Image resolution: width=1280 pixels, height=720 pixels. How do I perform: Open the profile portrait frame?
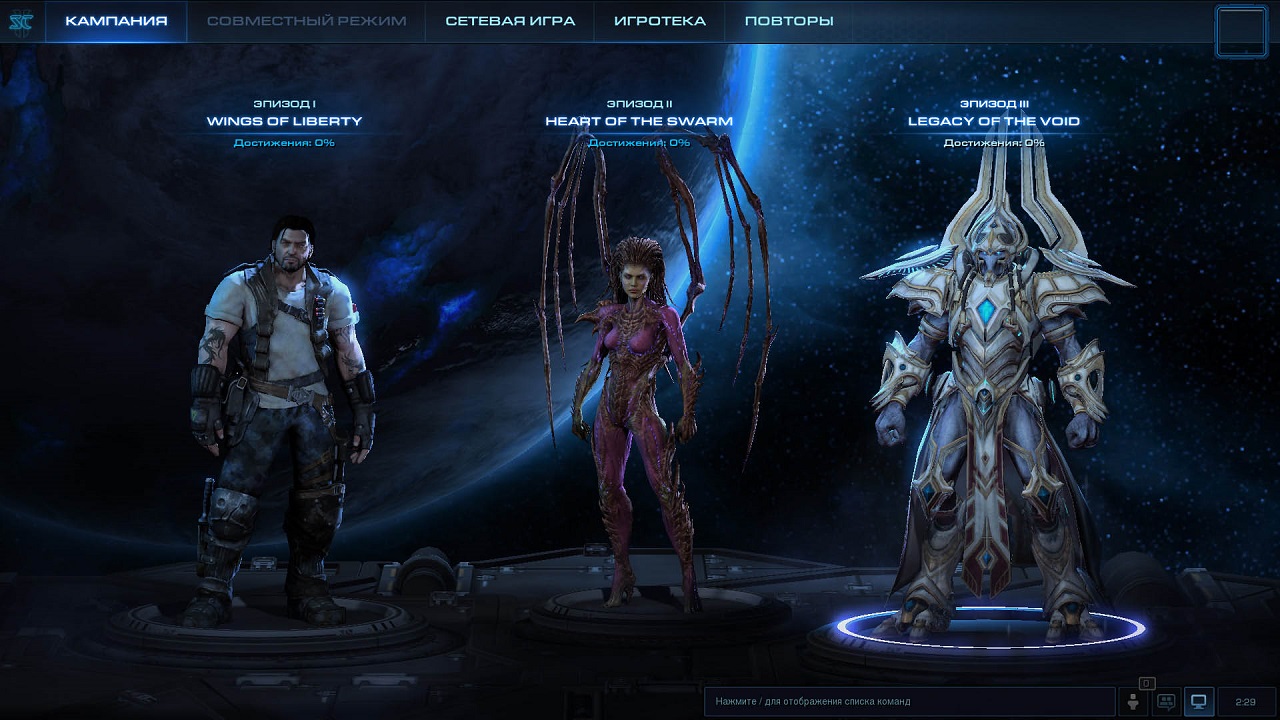(x=1242, y=32)
